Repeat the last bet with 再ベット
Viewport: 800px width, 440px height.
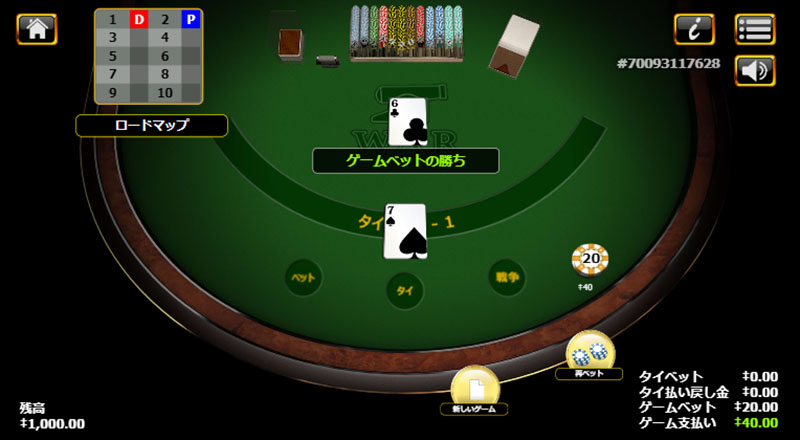tap(590, 352)
